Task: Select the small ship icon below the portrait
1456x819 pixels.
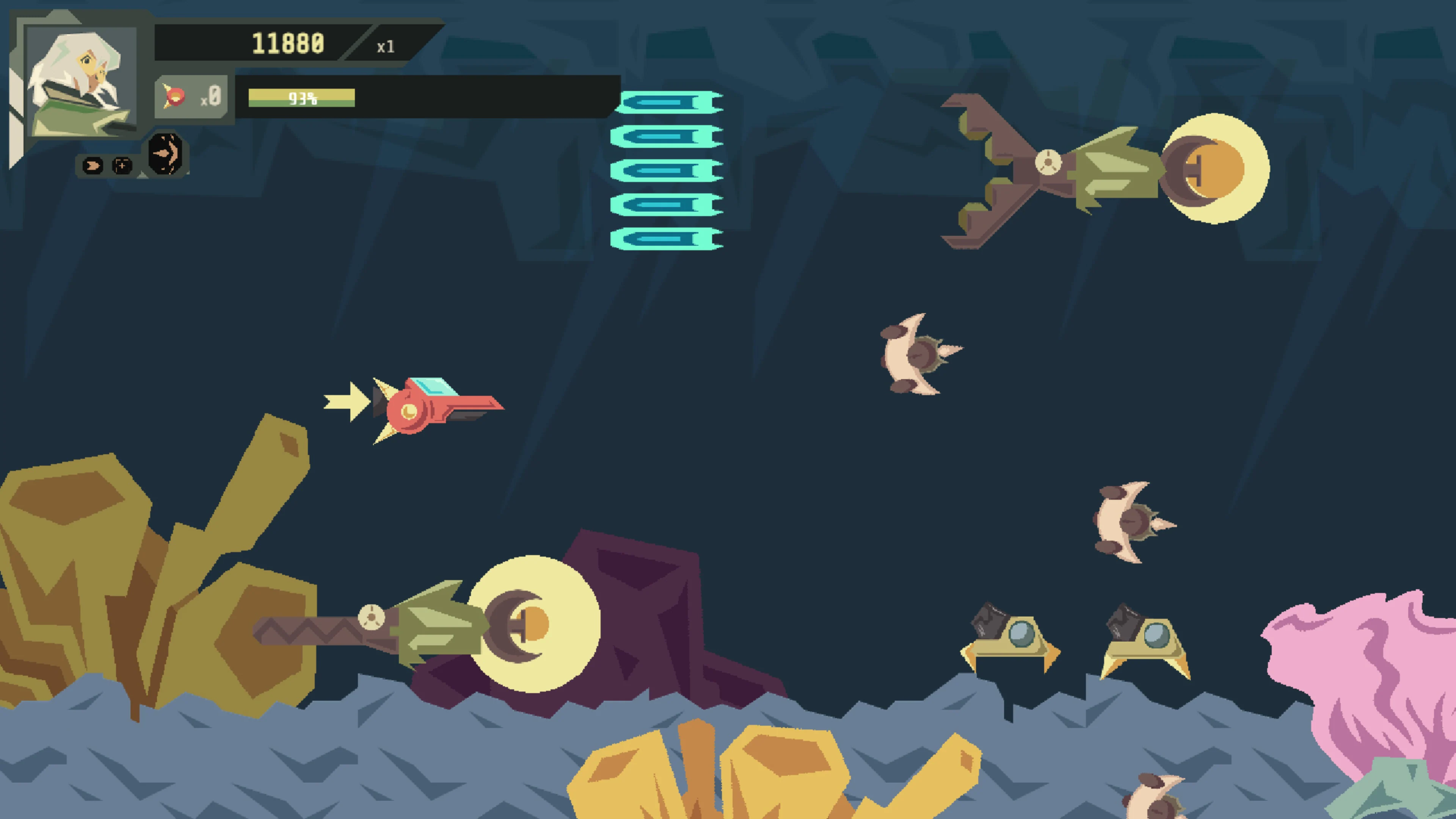Action: click(92, 165)
